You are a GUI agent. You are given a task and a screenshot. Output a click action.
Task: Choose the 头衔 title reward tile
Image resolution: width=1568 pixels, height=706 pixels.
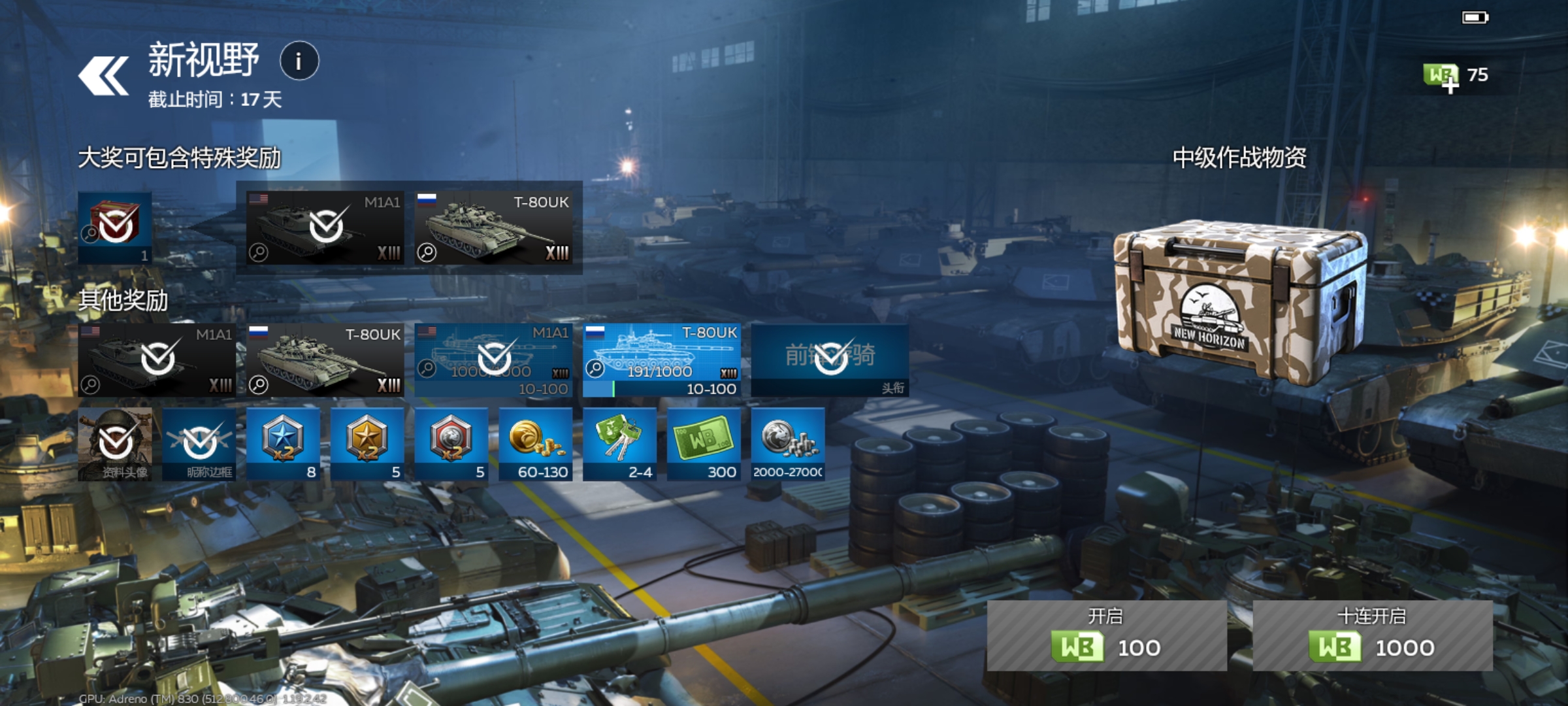[x=830, y=360]
